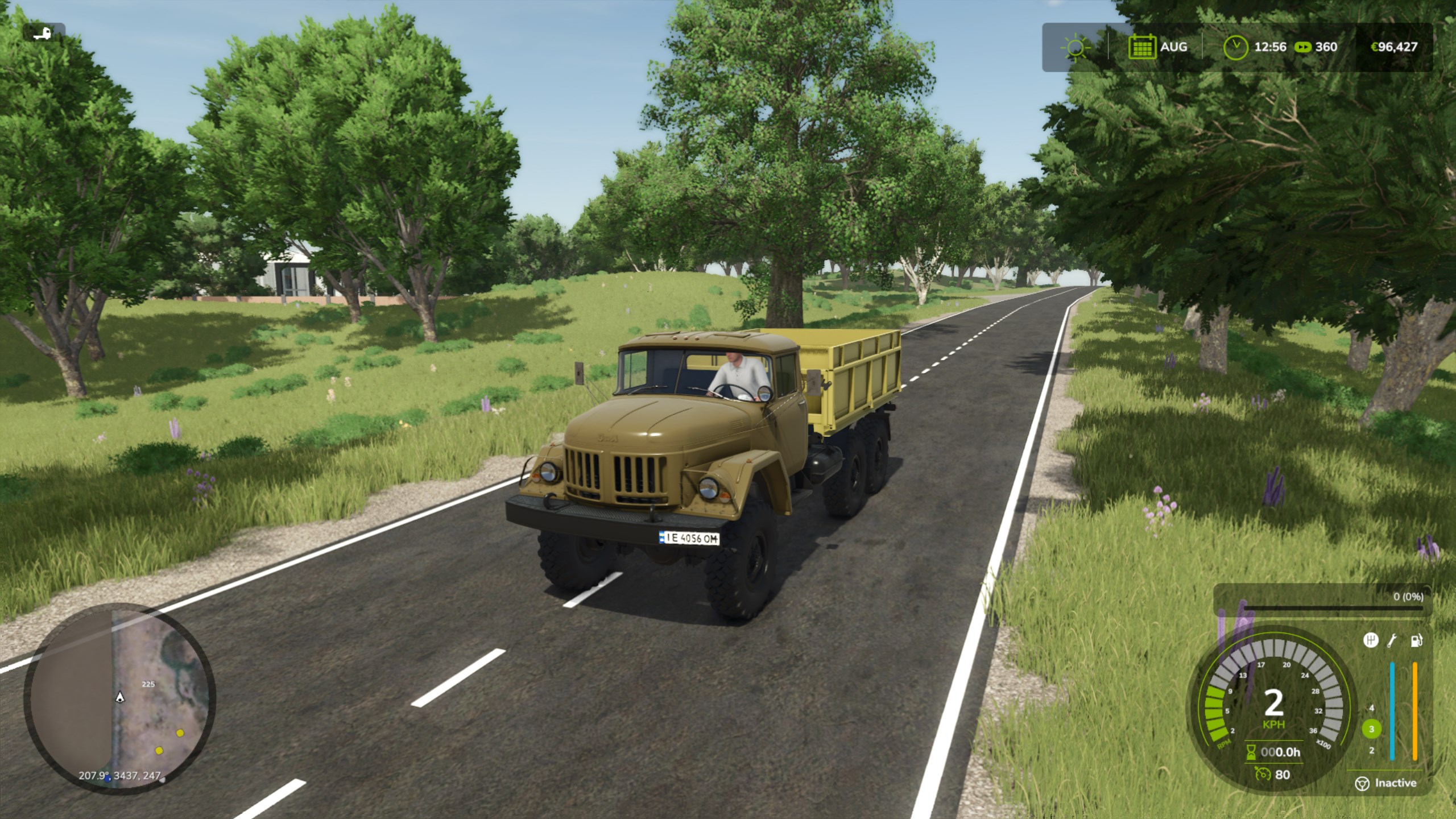Click the sunny weather icon
Image resolution: width=1456 pixels, height=819 pixels.
[1075, 47]
